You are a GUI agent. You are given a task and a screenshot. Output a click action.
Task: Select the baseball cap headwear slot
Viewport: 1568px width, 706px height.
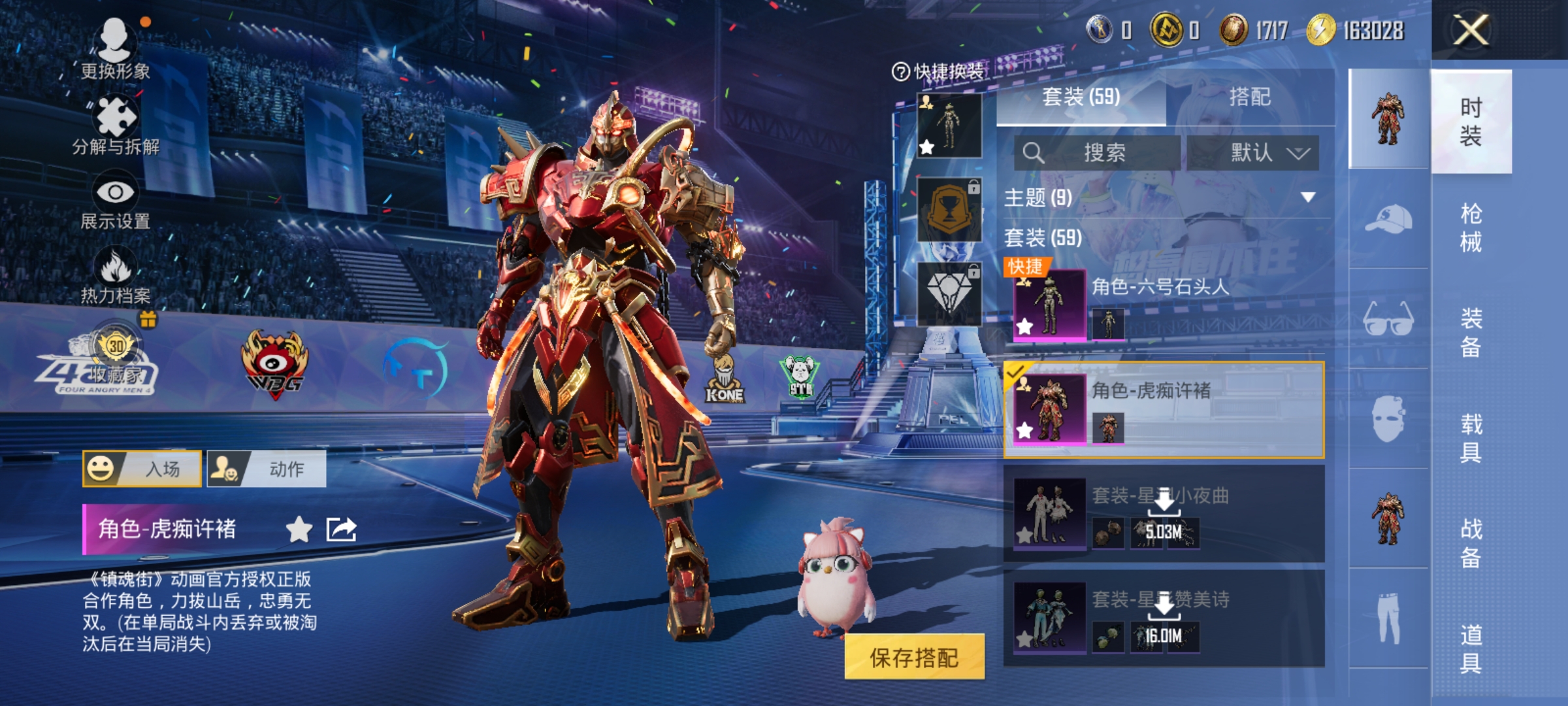click(1388, 218)
